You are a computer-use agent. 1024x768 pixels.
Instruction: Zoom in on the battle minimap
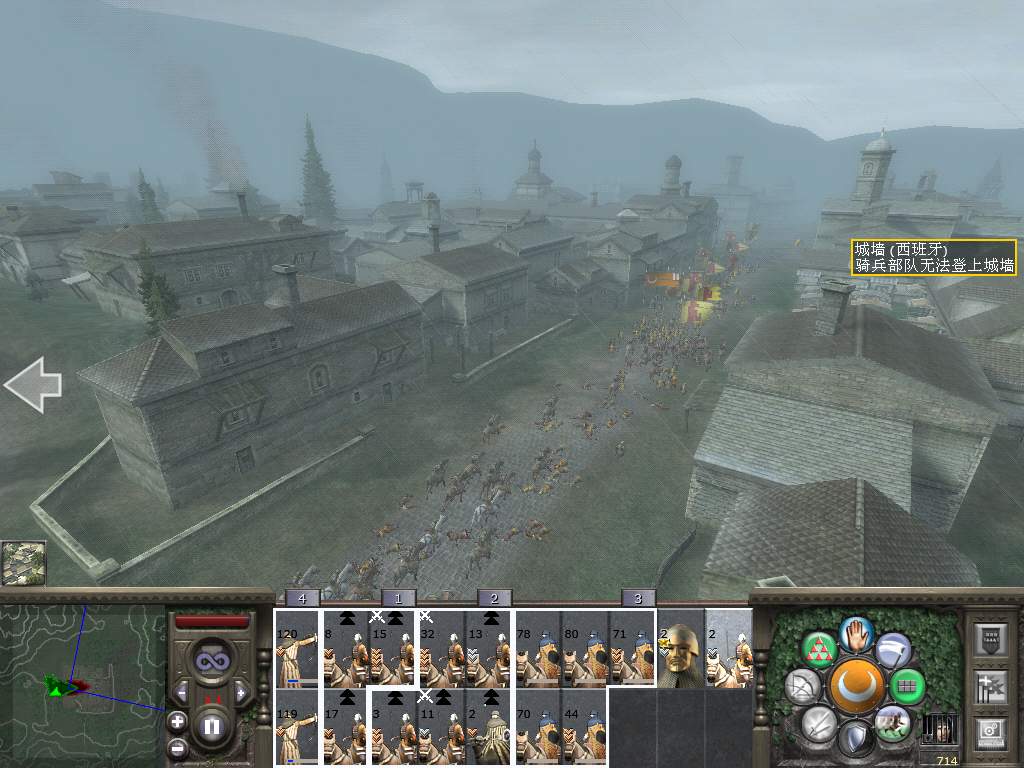pyautogui.click(x=177, y=720)
